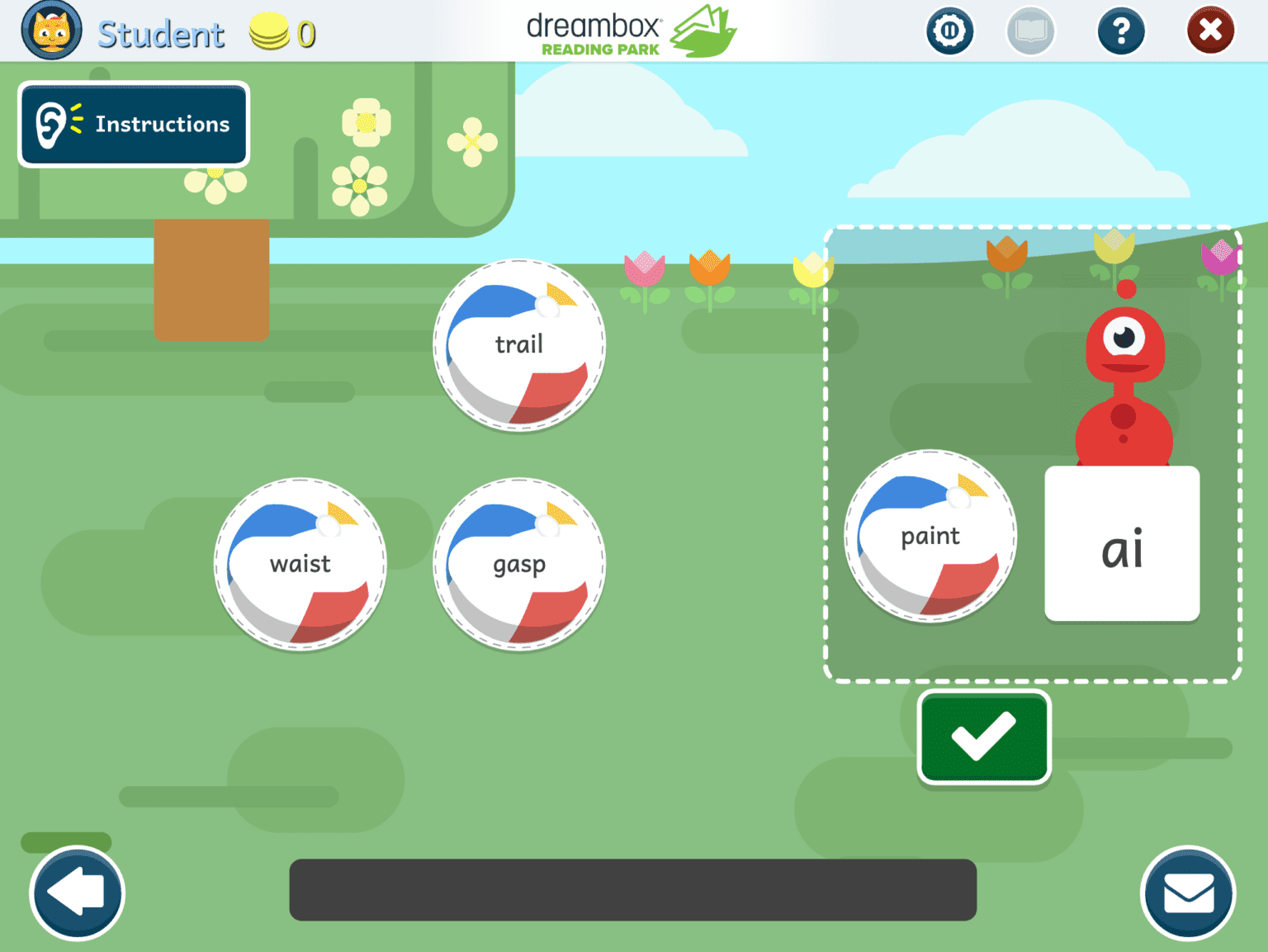
Task: Click the back arrow button
Action: click(x=76, y=893)
